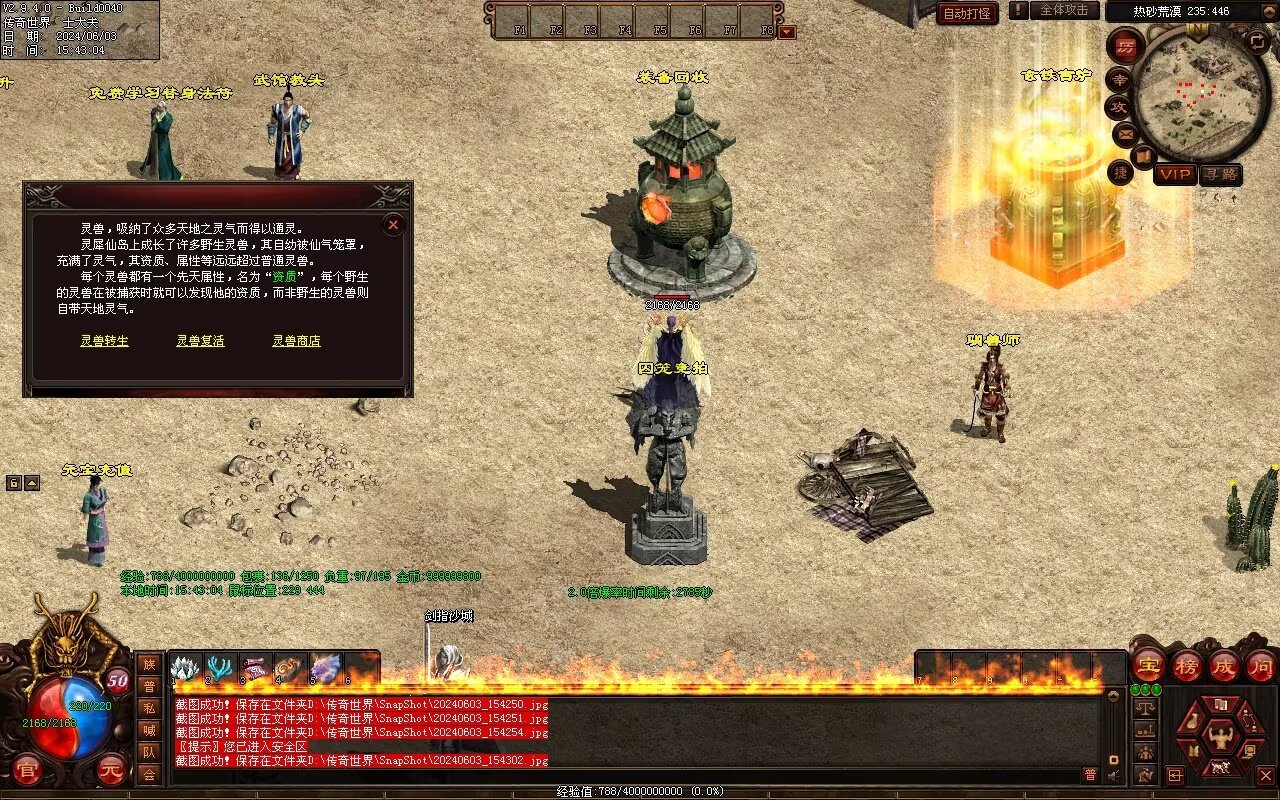Choose the 灵兽转生 dialogue option
The image size is (1280, 800).
[x=105, y=341]
